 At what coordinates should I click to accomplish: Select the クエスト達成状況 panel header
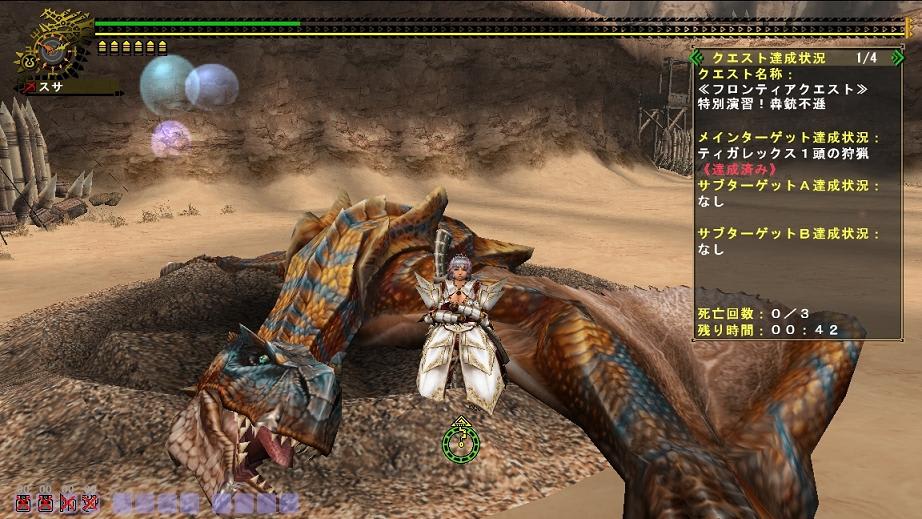tap(767, 57)
